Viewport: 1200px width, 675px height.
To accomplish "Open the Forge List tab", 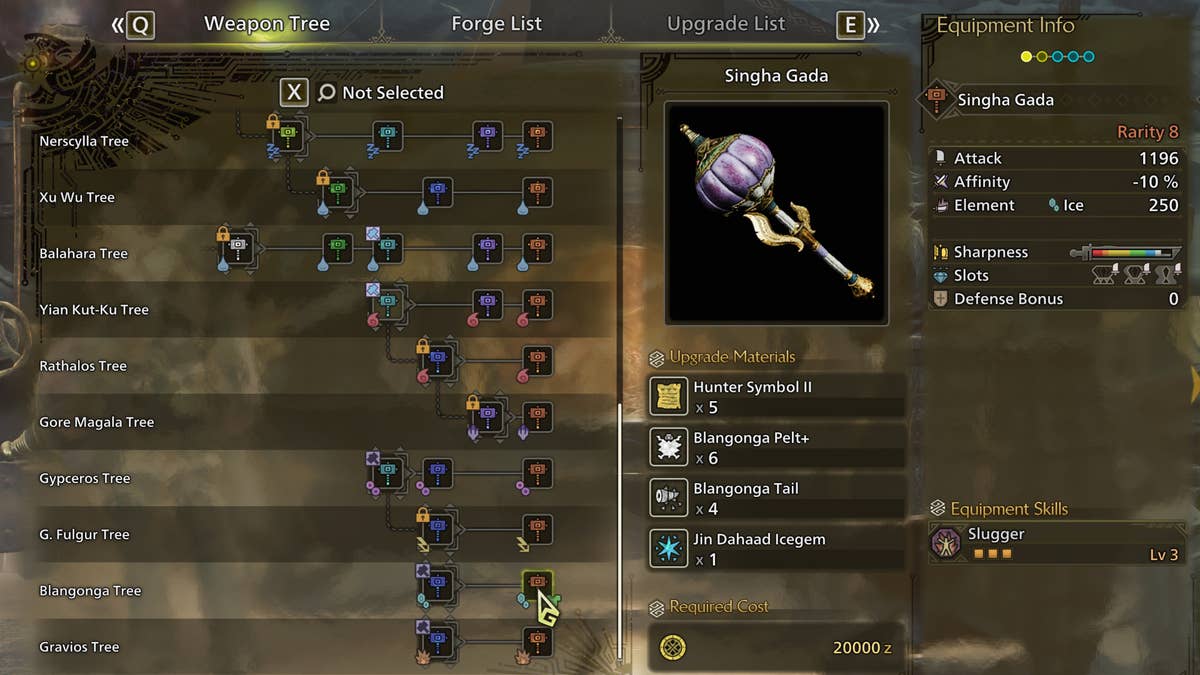I will coord(496,24).
